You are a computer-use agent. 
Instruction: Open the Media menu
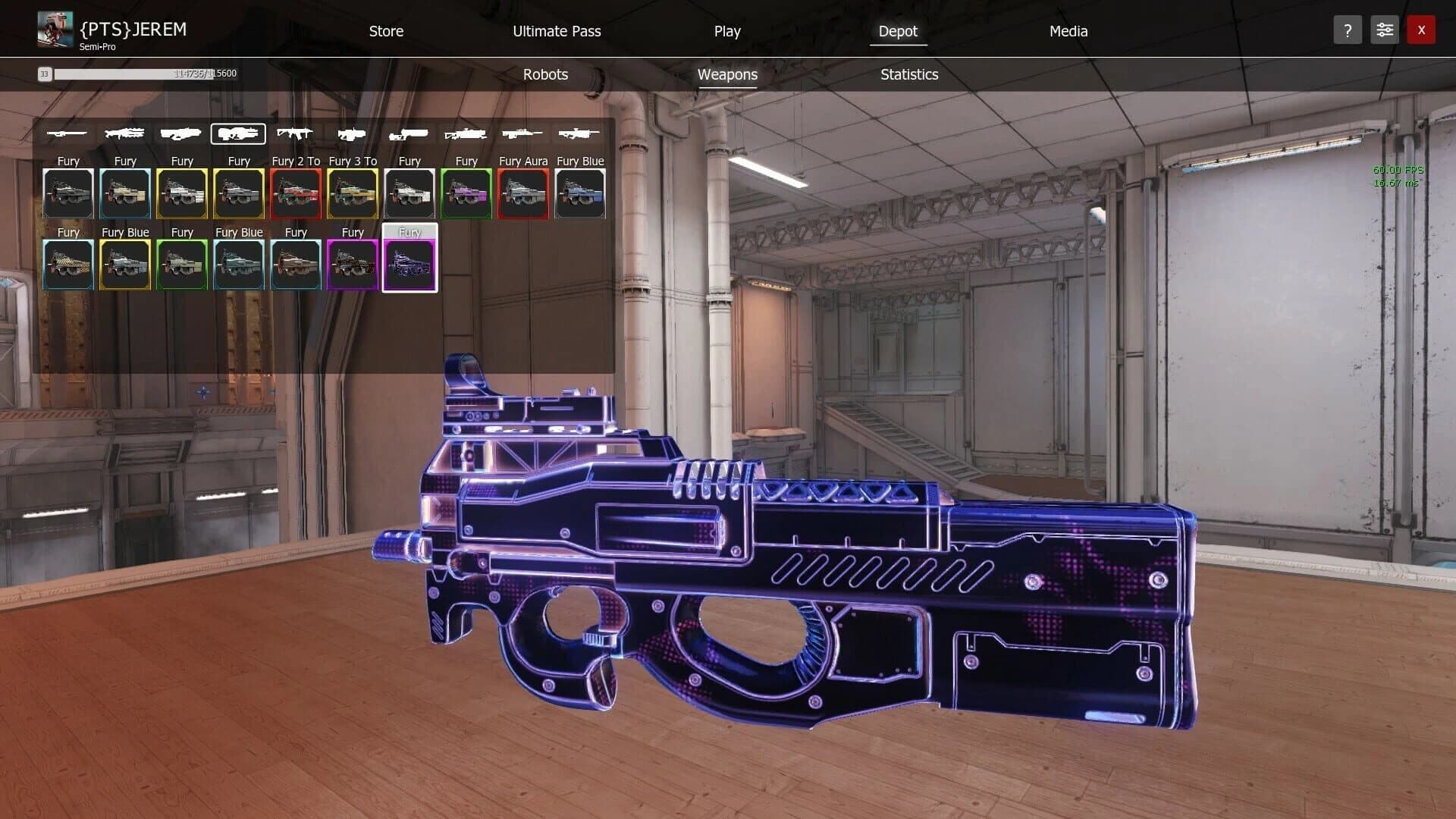click(1068, 31)
